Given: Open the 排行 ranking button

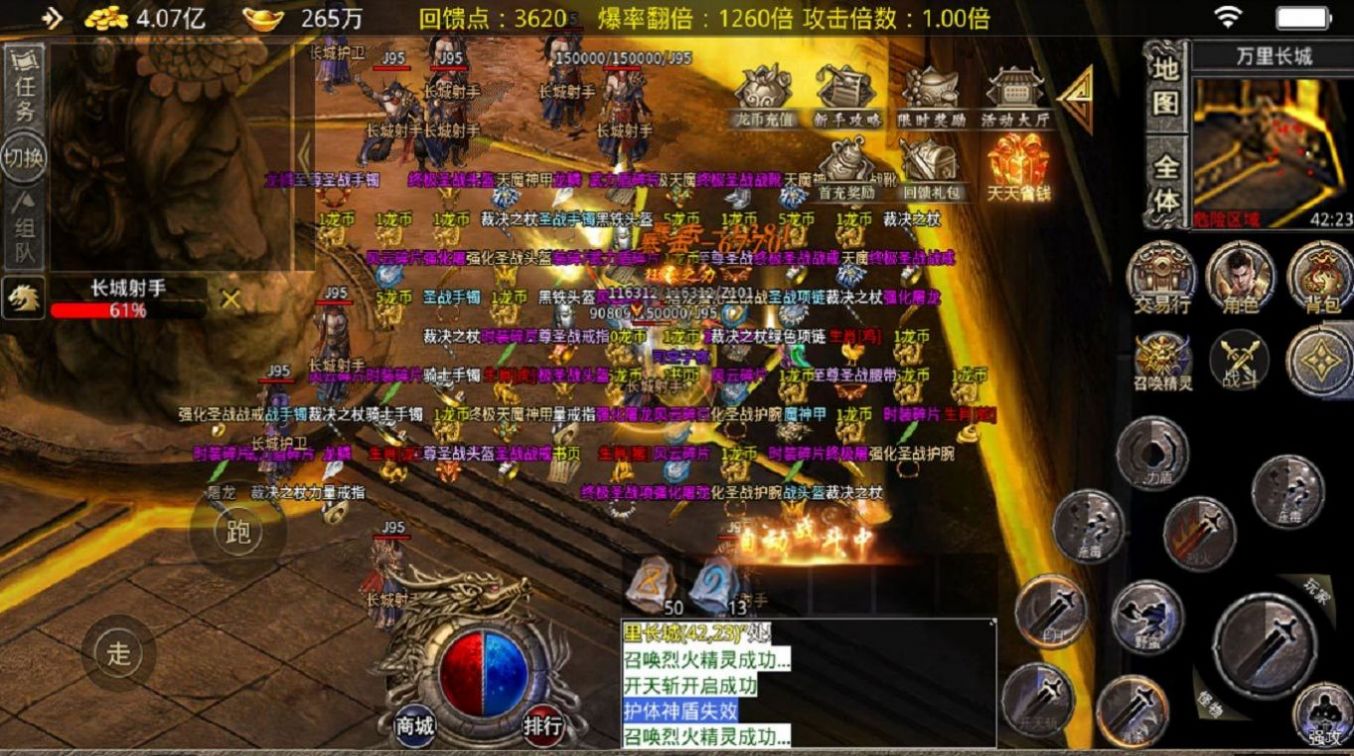Looking at the screenshot, I should click(x=543, y=725).
